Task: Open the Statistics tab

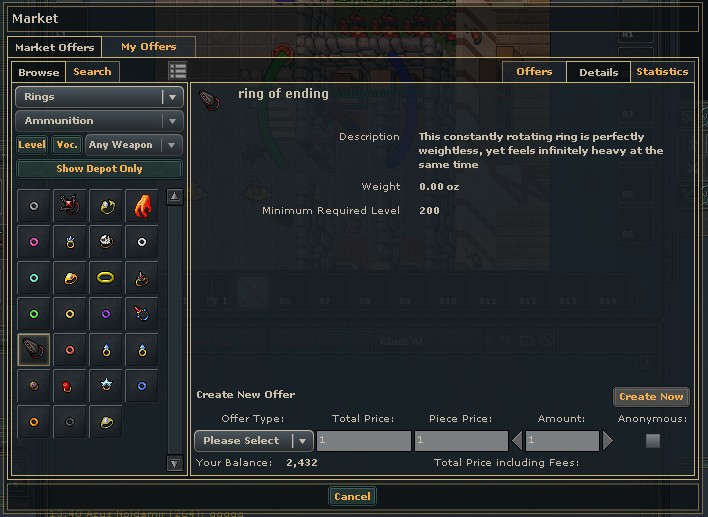Action: click(662, 72)
